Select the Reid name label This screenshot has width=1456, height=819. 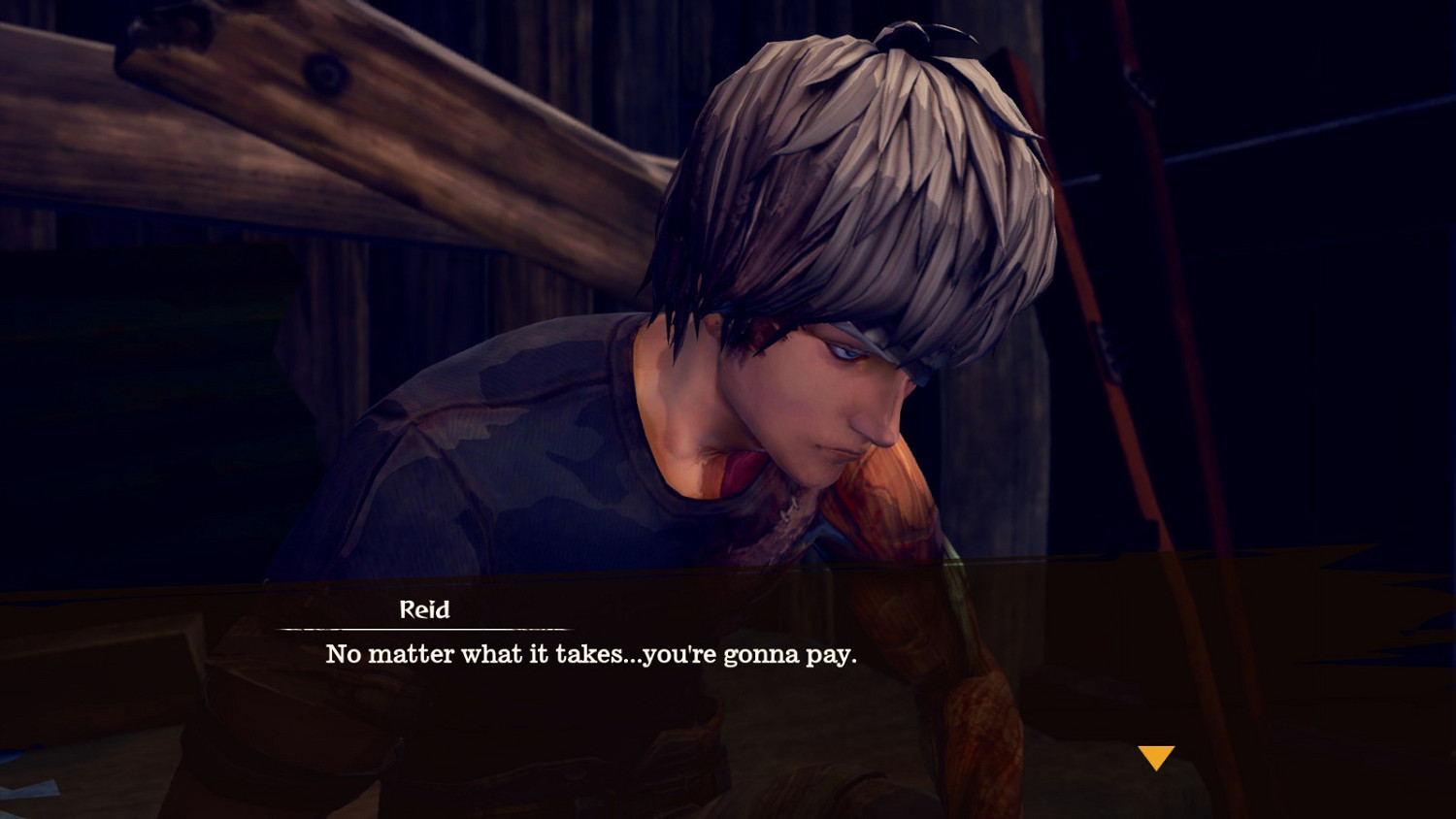click(422, 610)
